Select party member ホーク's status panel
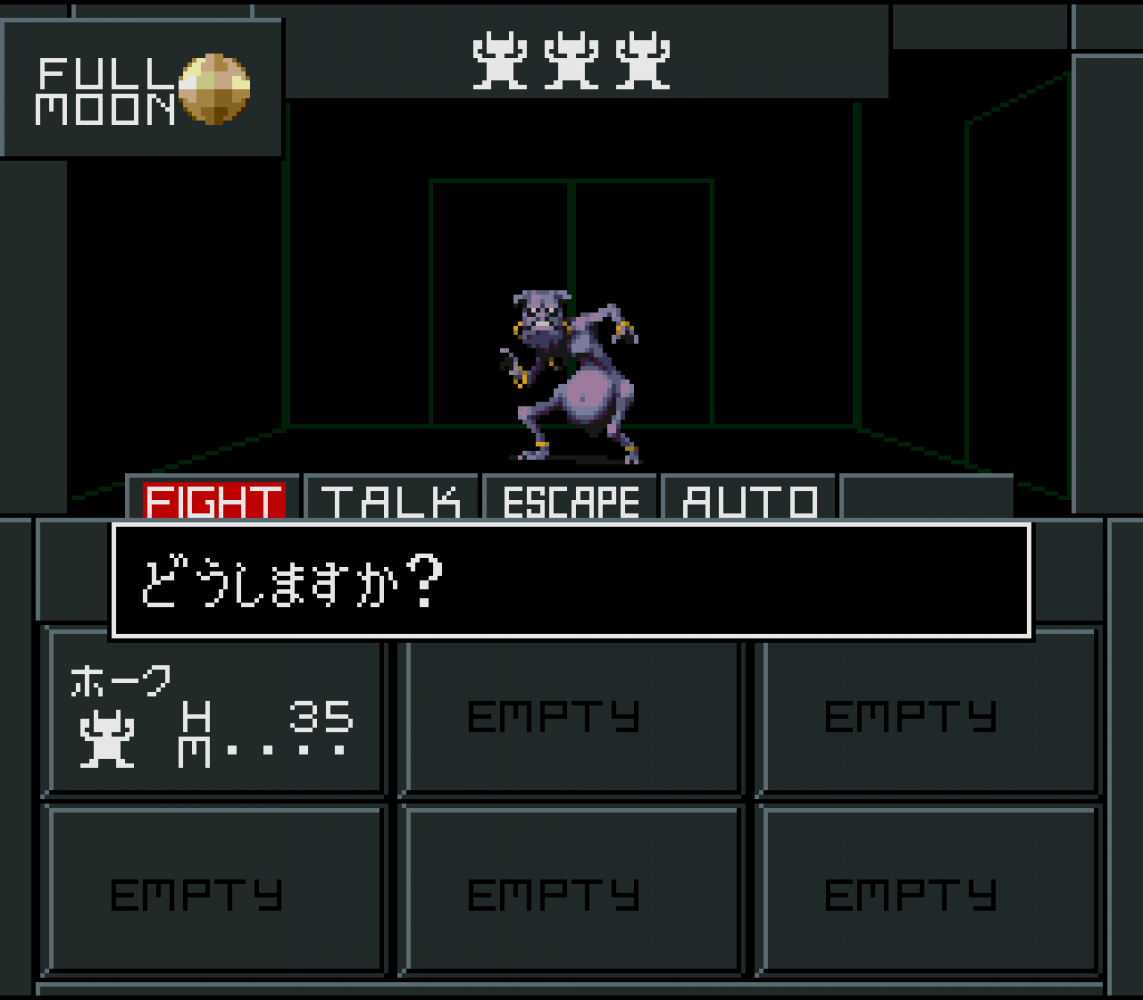The height and width of the screenshot is (1000, 1143). click(x=214, y=712)
